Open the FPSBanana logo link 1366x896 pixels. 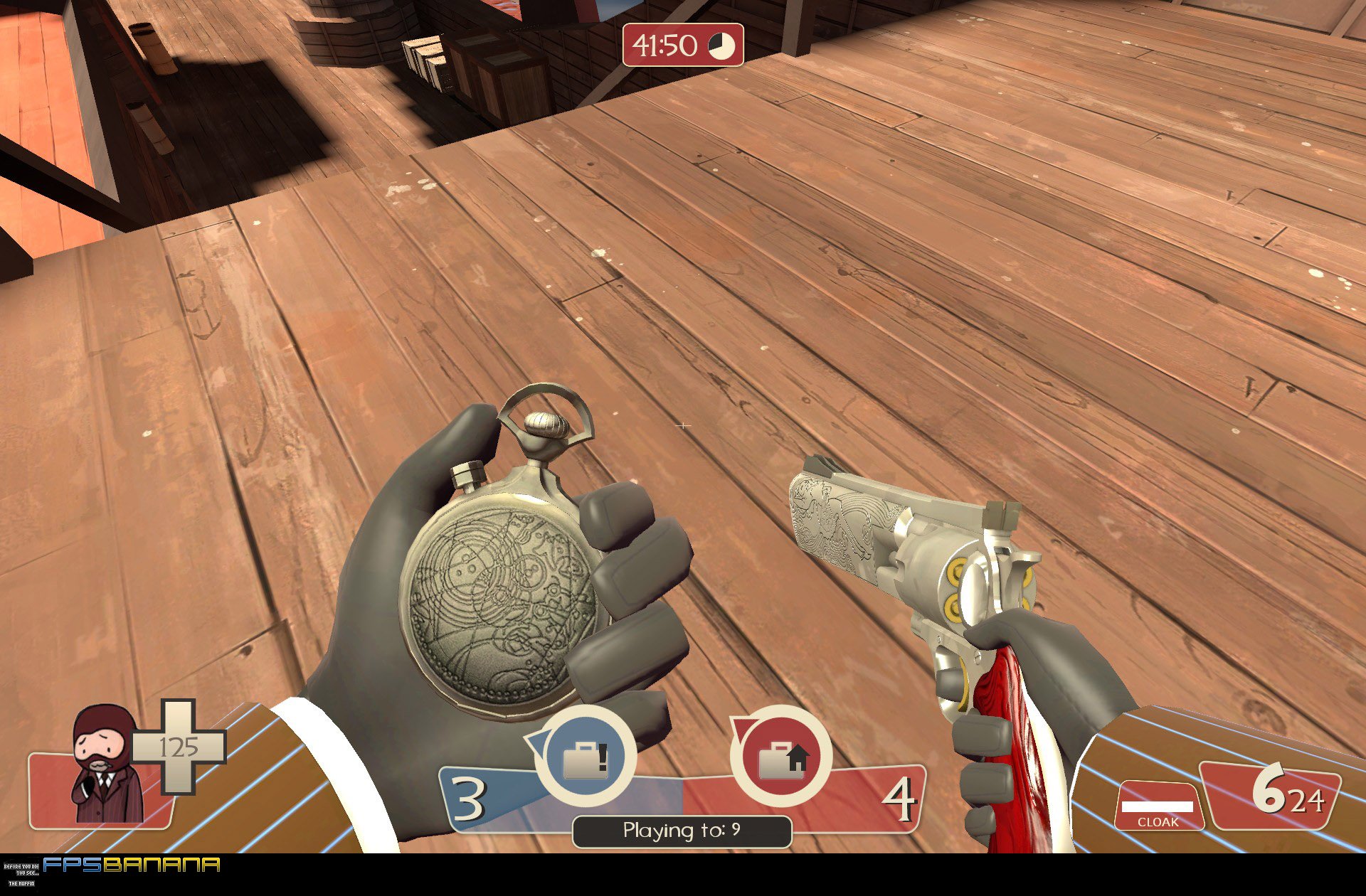click(132, 865)
